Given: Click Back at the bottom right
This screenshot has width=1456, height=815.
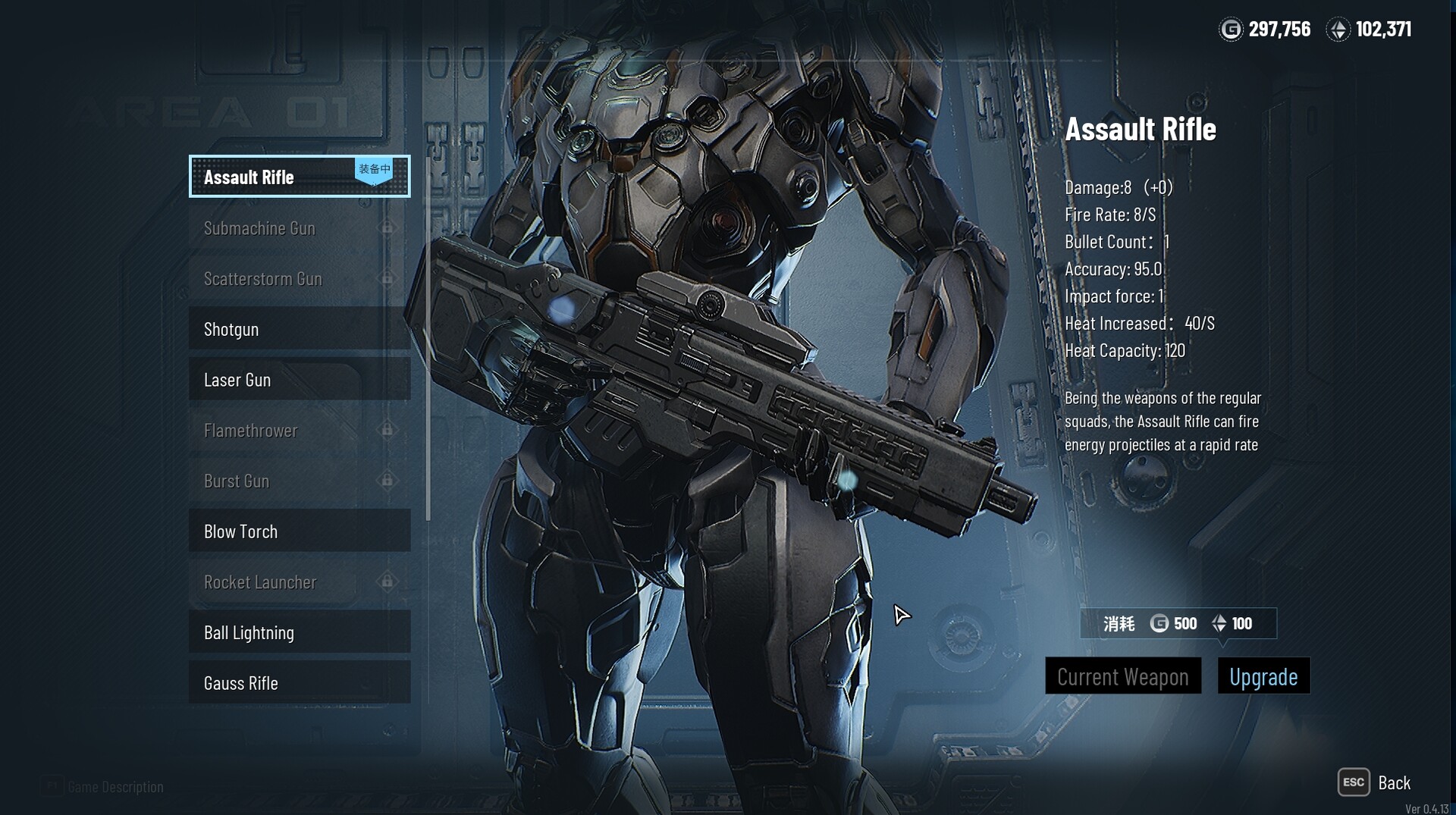Looking at the screenshot, I should (1395, 782).
